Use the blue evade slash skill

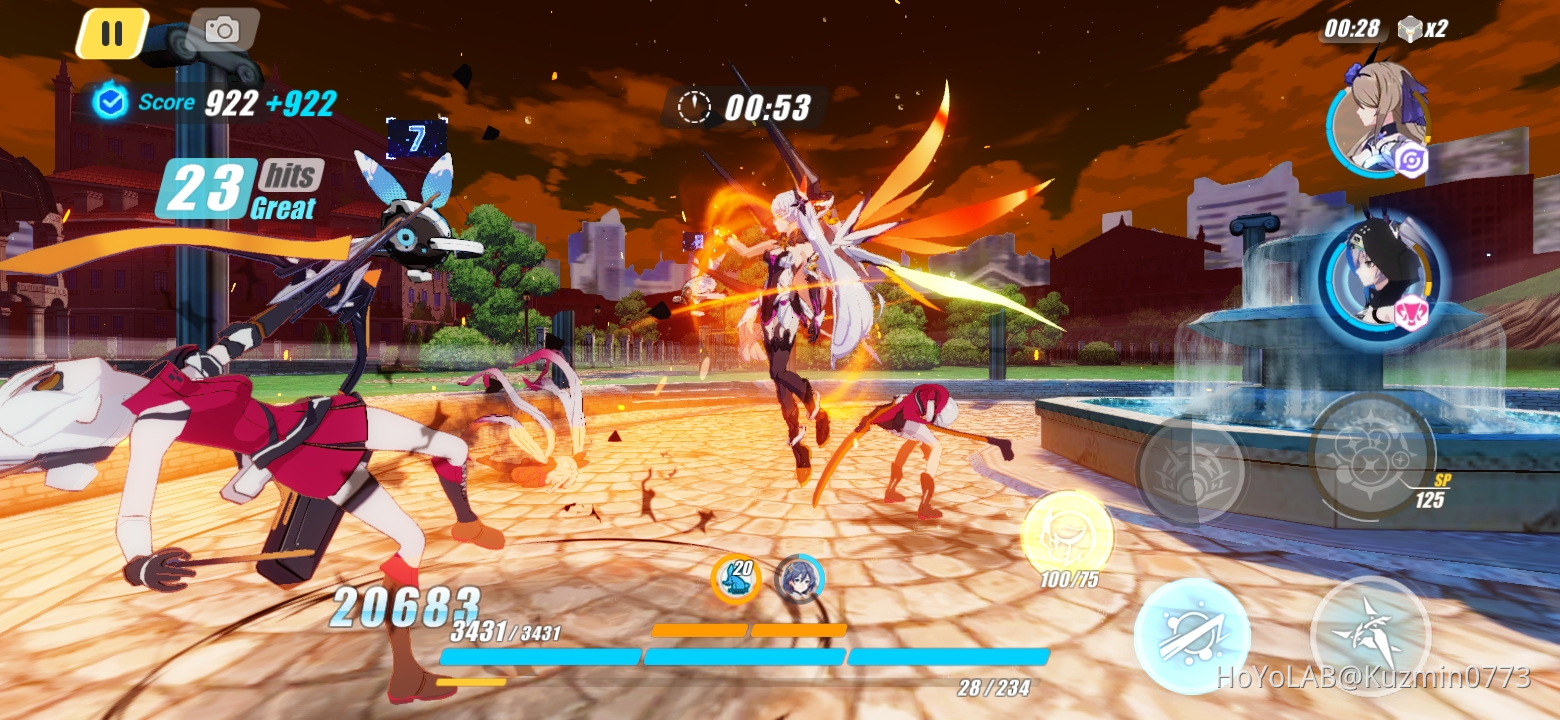click(x=1192, y=637)
